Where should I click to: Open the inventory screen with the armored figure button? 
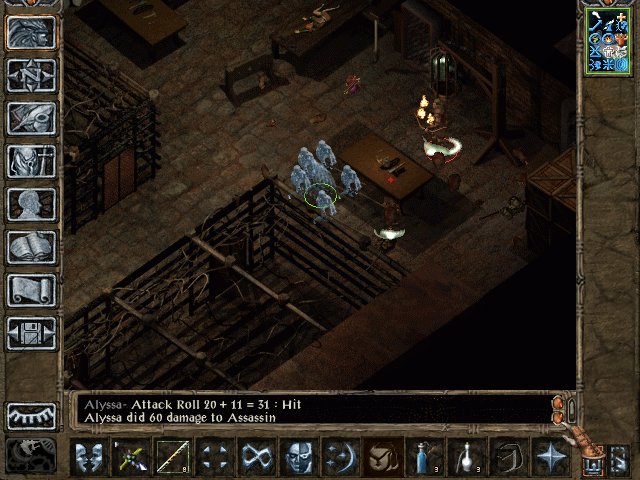(31, 161)
